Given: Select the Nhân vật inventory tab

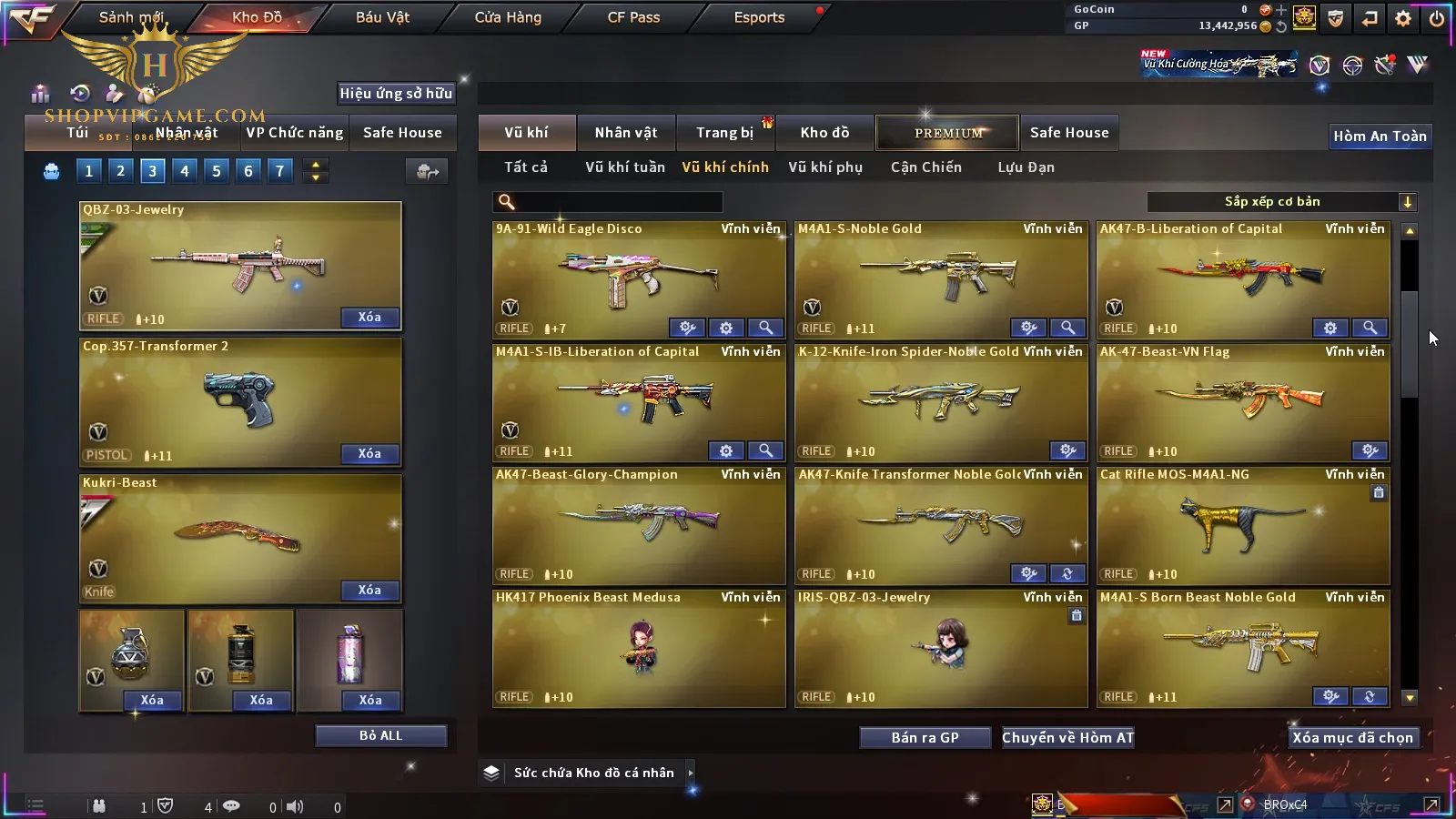Looking at the screenshot, I should point(625,133).
